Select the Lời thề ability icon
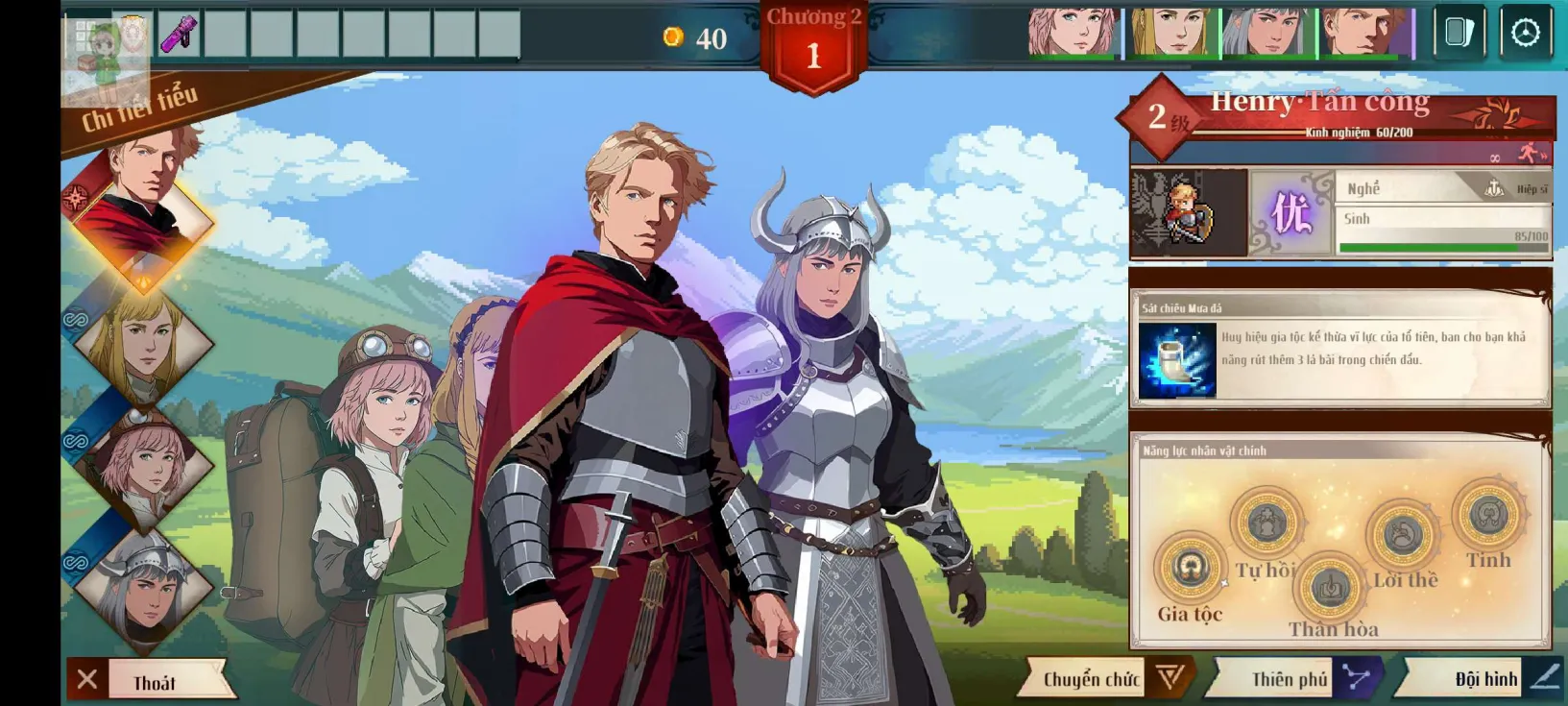Viewport: 1568px width, 706px height. click(x=1402, y=533)
